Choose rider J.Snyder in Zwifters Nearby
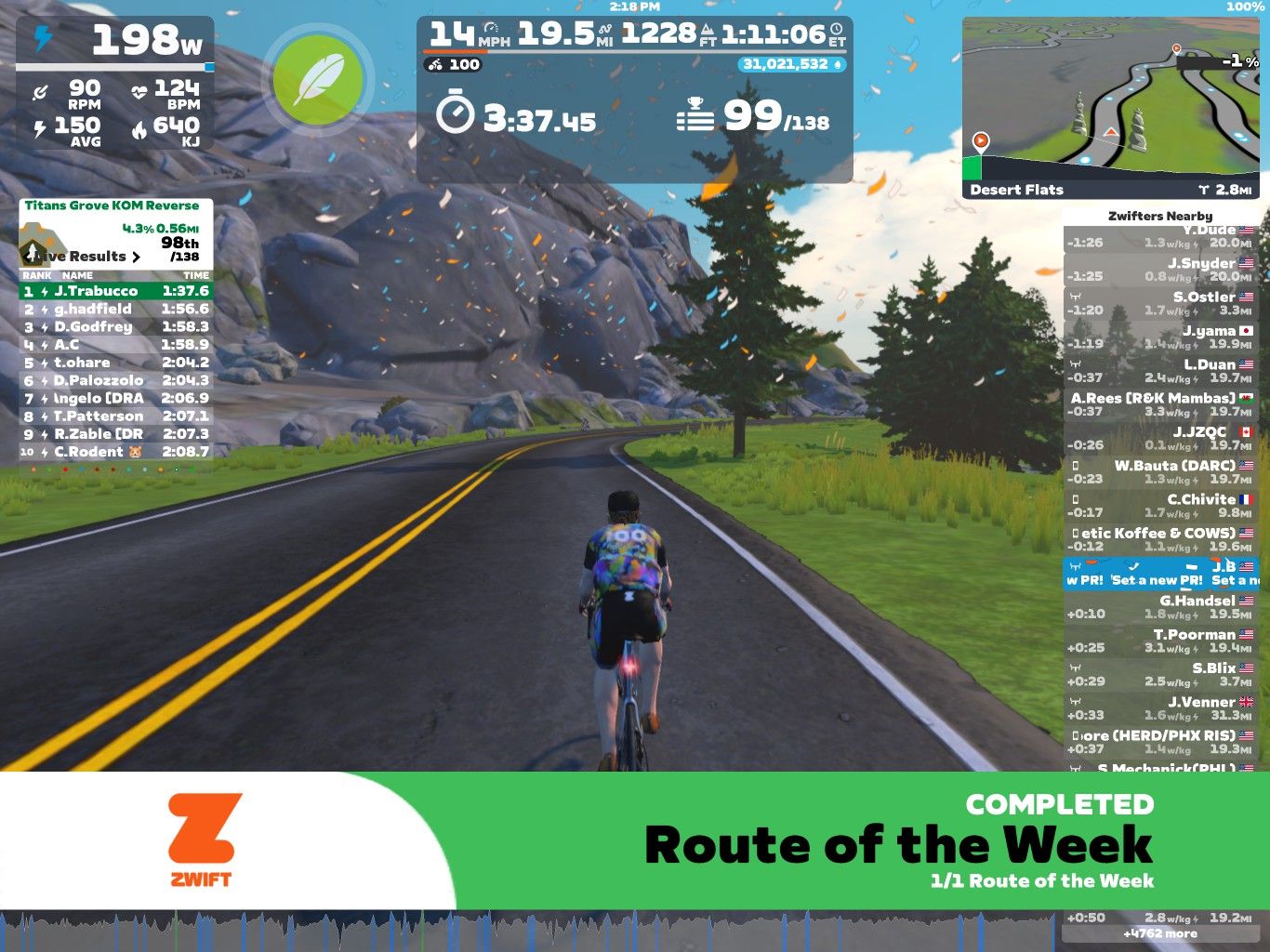Image resolution: width=1270 pixels, height=952 pixels. click(1159, 270)
